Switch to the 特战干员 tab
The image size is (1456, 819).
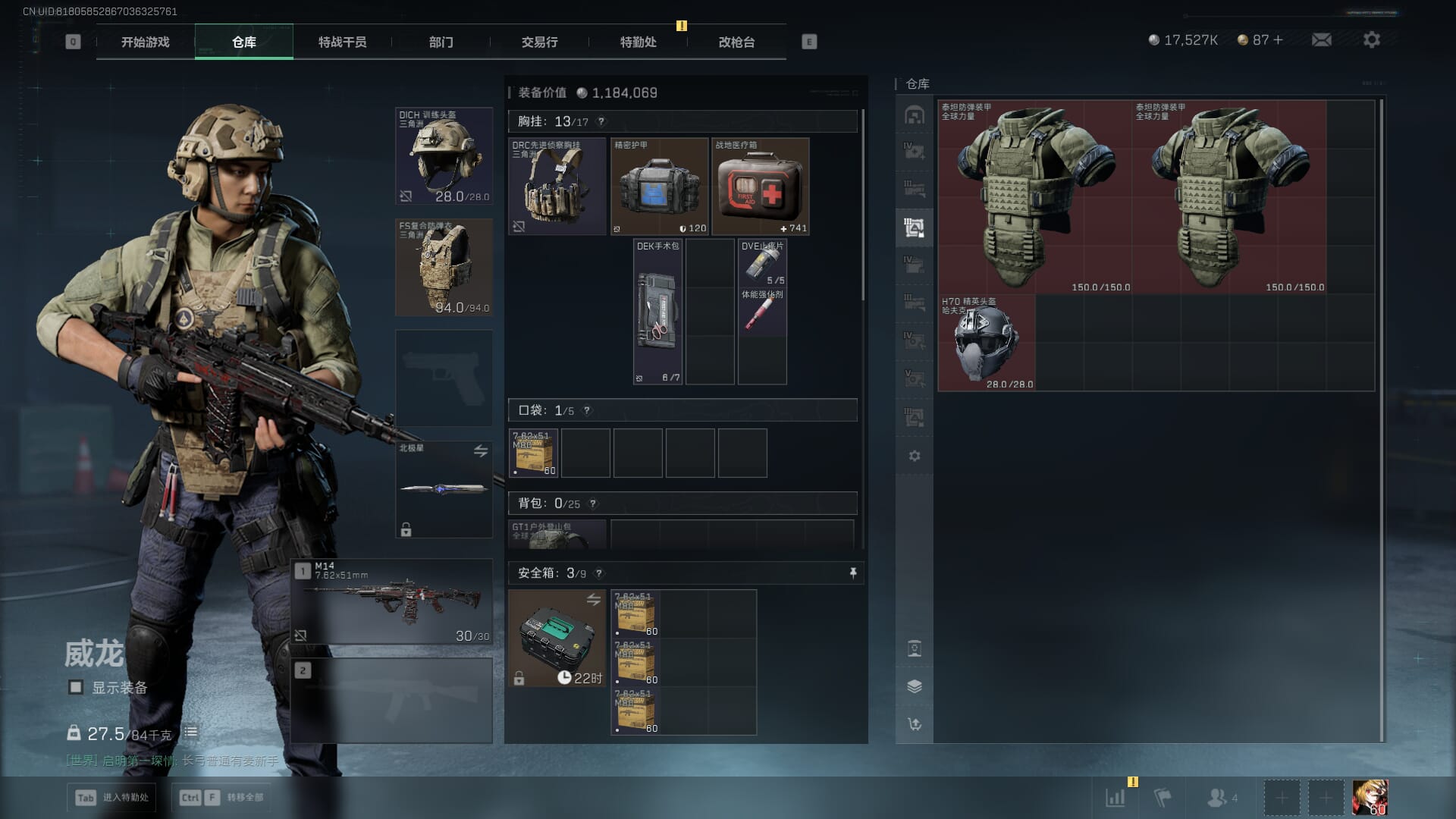(x=342, y=42)
